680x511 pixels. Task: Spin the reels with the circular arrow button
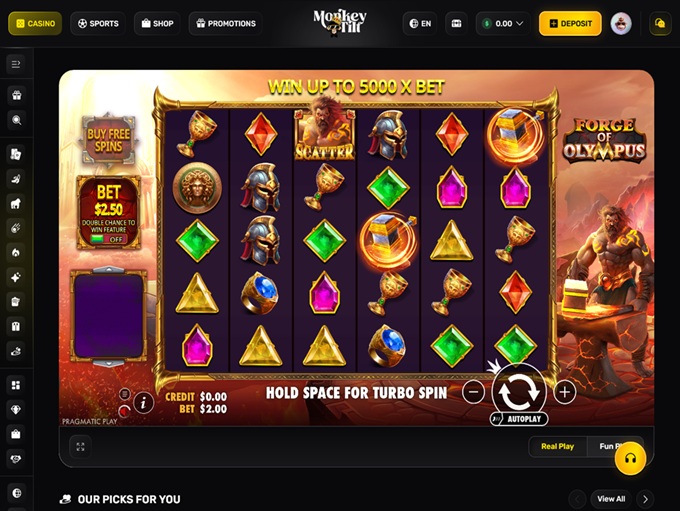click(519, 390)
